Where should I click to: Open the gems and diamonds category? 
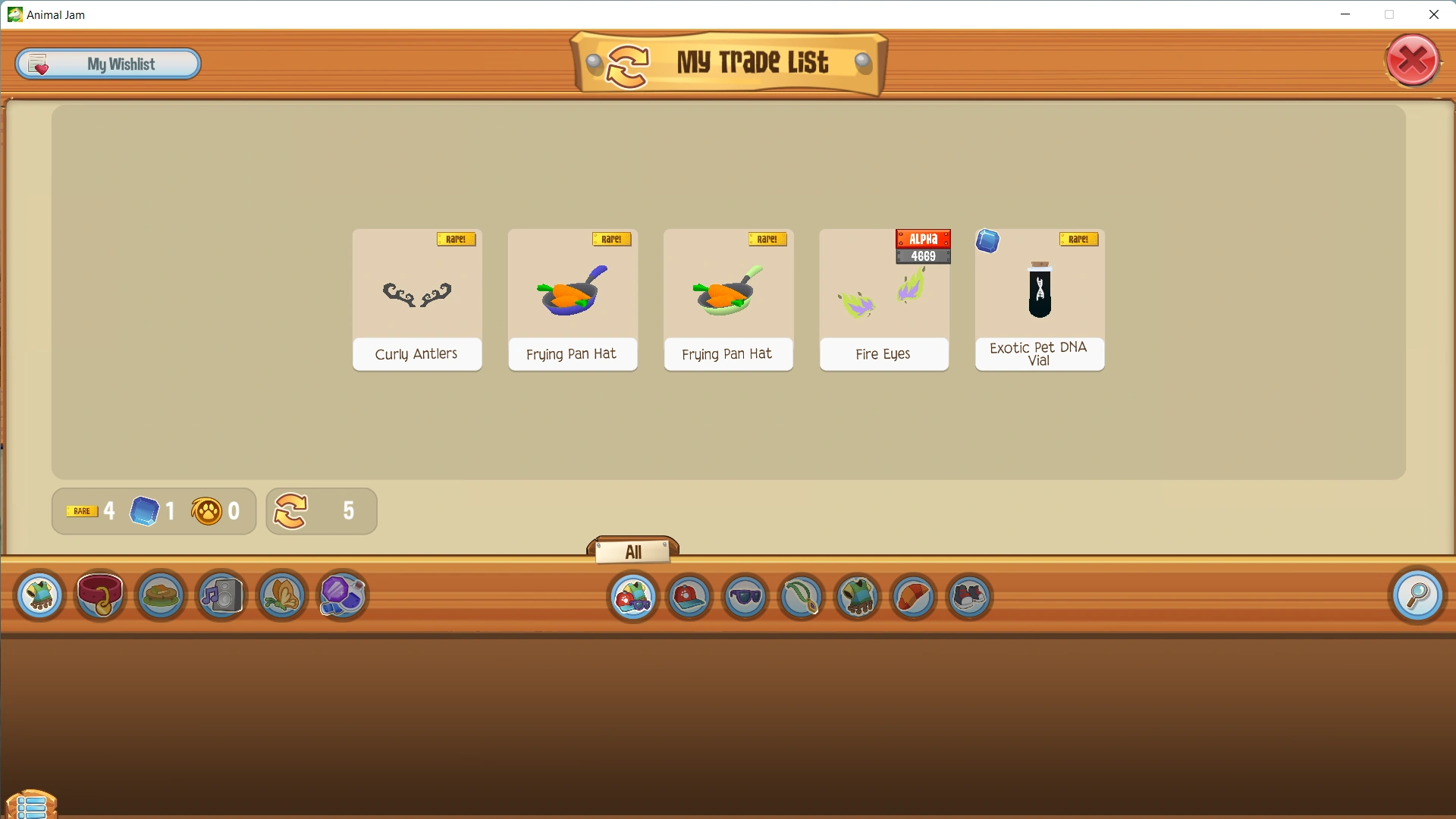pyautogui.click(x=342, y=596)
